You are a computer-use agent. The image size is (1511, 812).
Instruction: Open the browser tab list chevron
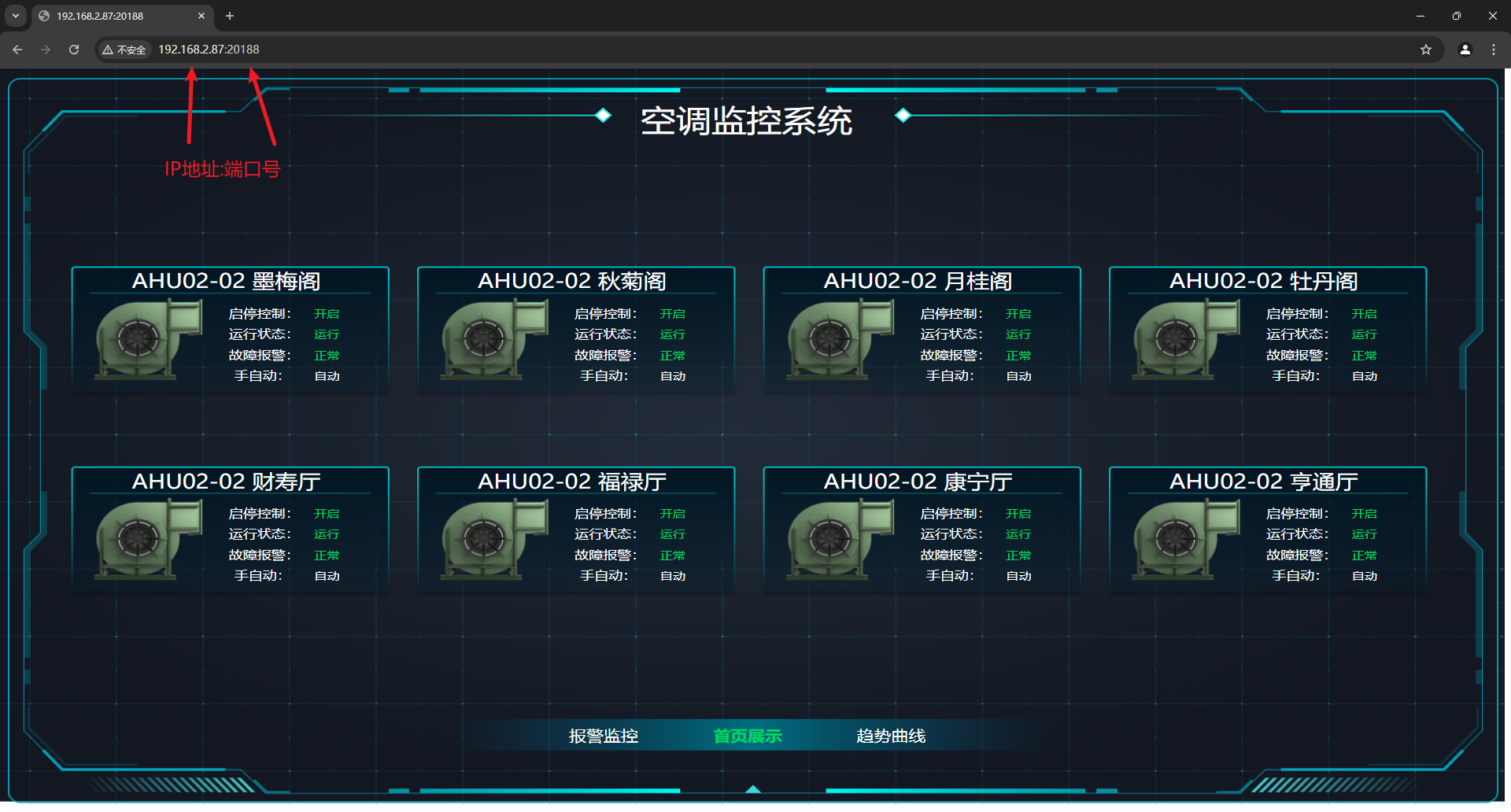point(16,16)
